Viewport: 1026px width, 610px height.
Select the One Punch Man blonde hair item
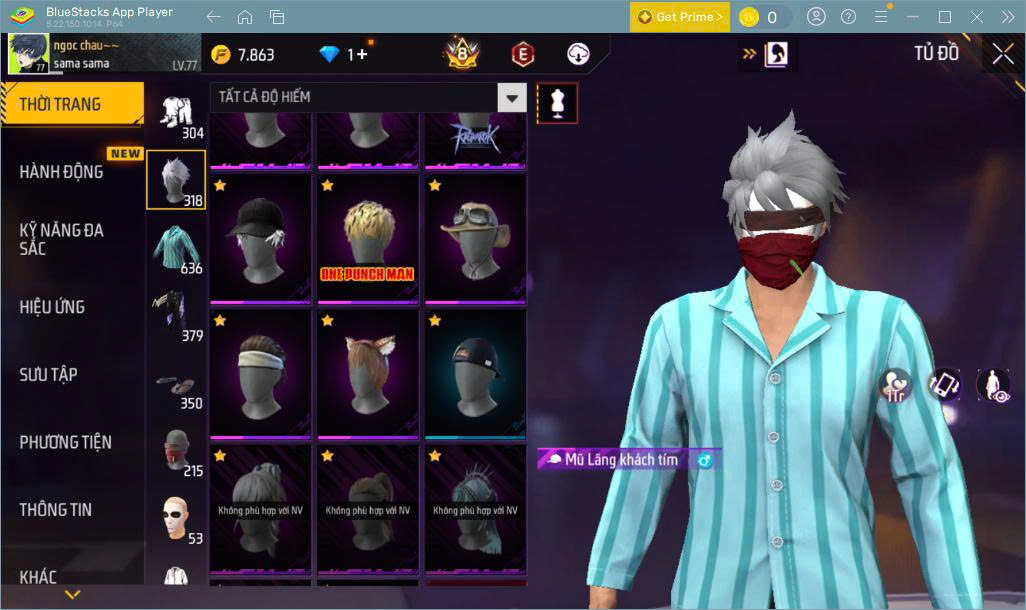pos(367,240)
